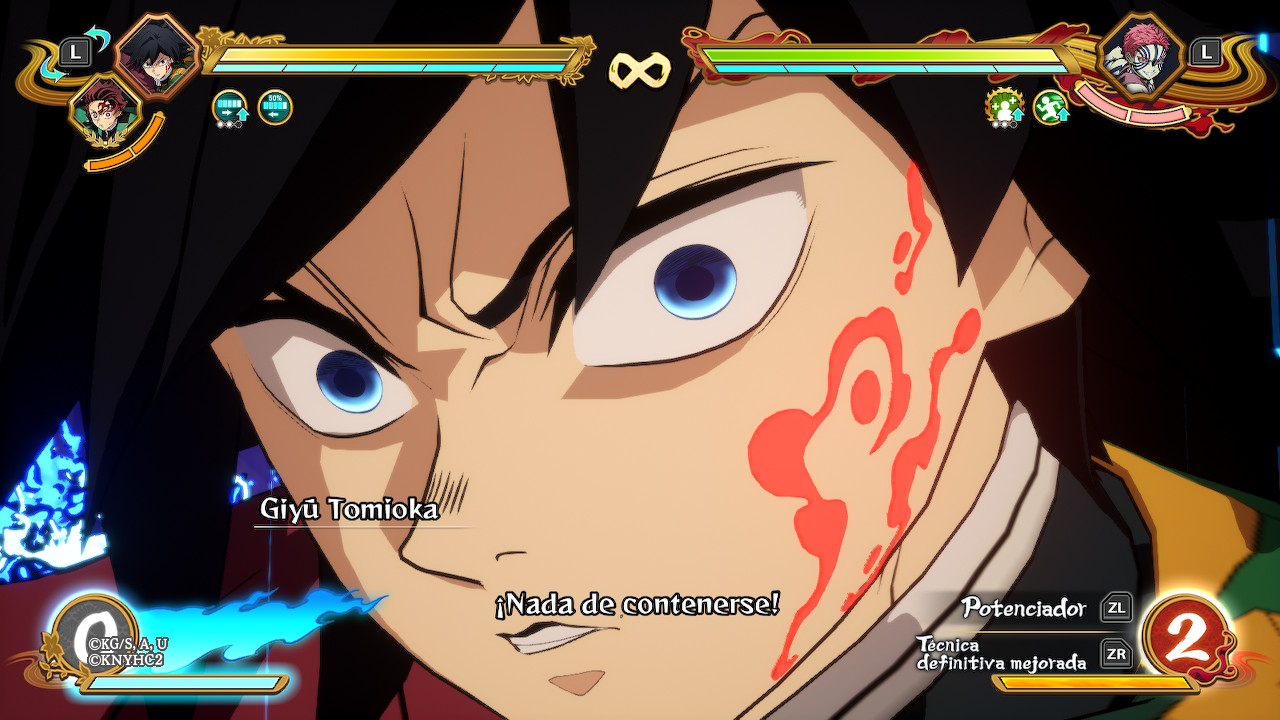Activate the Potenciador boost option

pos(1116,607)
